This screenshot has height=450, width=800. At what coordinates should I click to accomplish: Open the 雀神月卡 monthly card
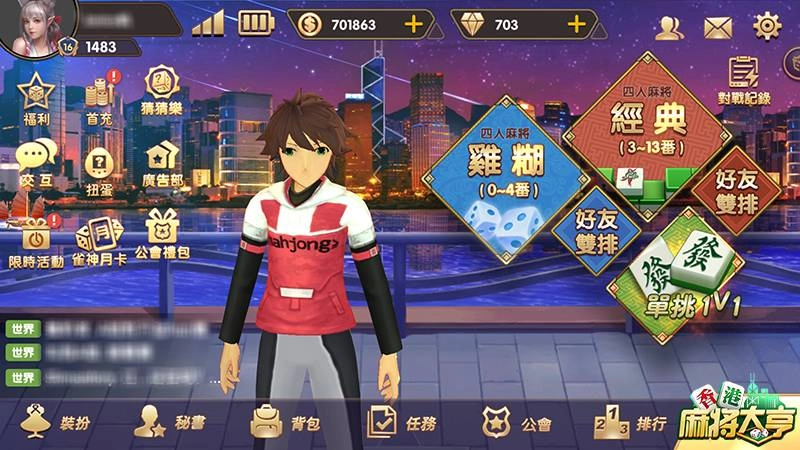tap(98, 238)
